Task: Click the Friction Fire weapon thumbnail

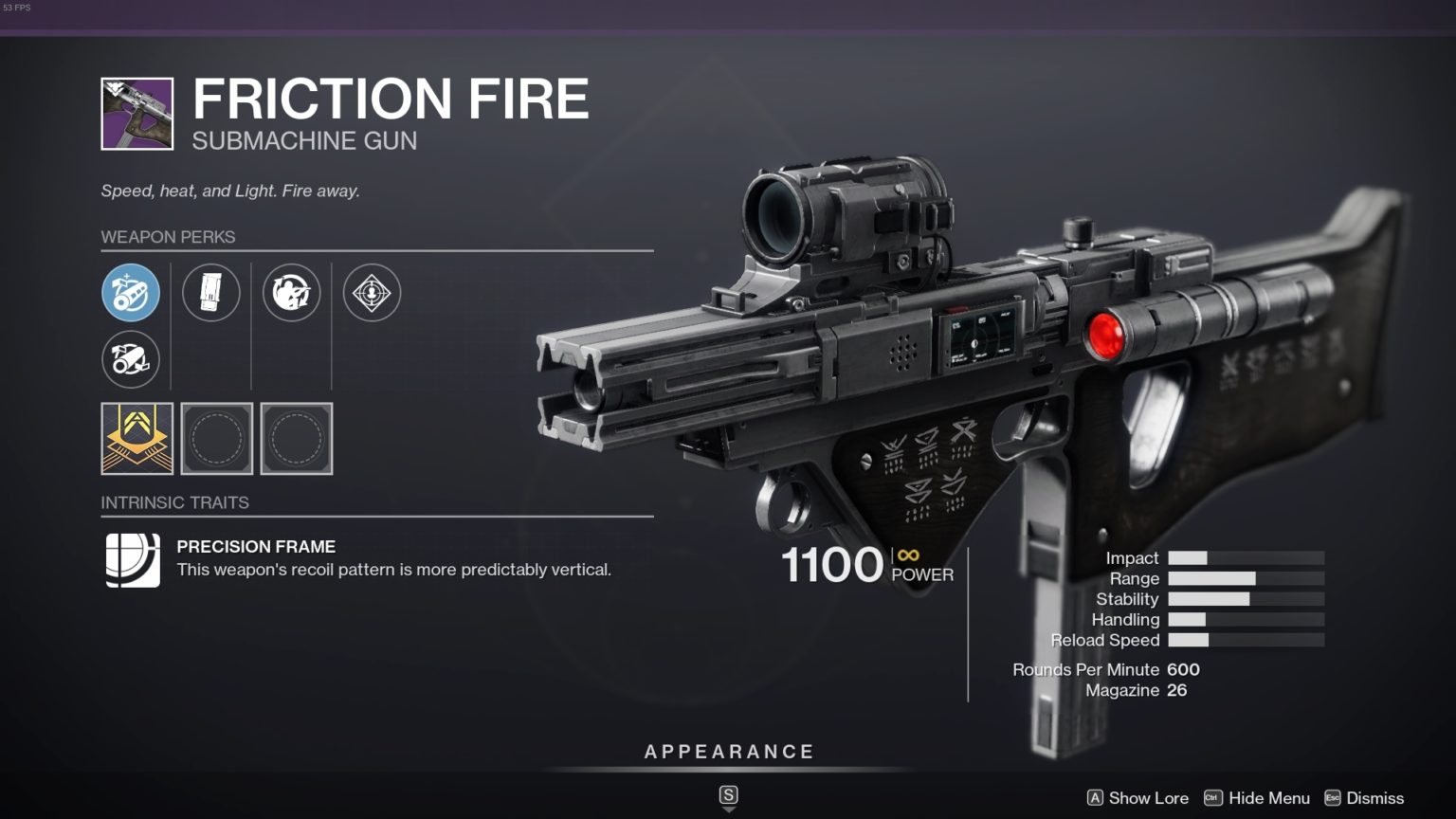Action: 136,112
